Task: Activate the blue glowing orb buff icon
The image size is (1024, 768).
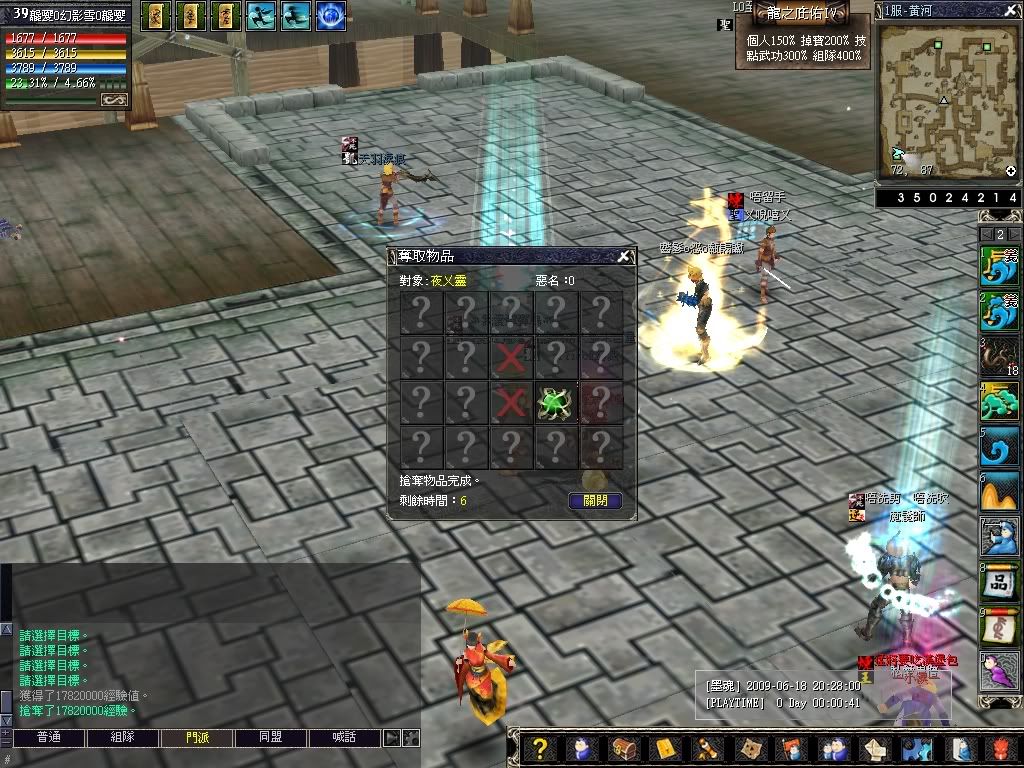Action: [331, 16]
